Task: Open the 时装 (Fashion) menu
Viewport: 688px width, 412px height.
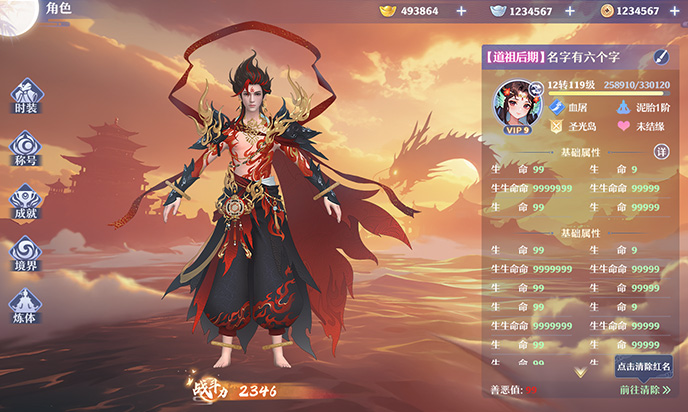Action: [27, 95]
